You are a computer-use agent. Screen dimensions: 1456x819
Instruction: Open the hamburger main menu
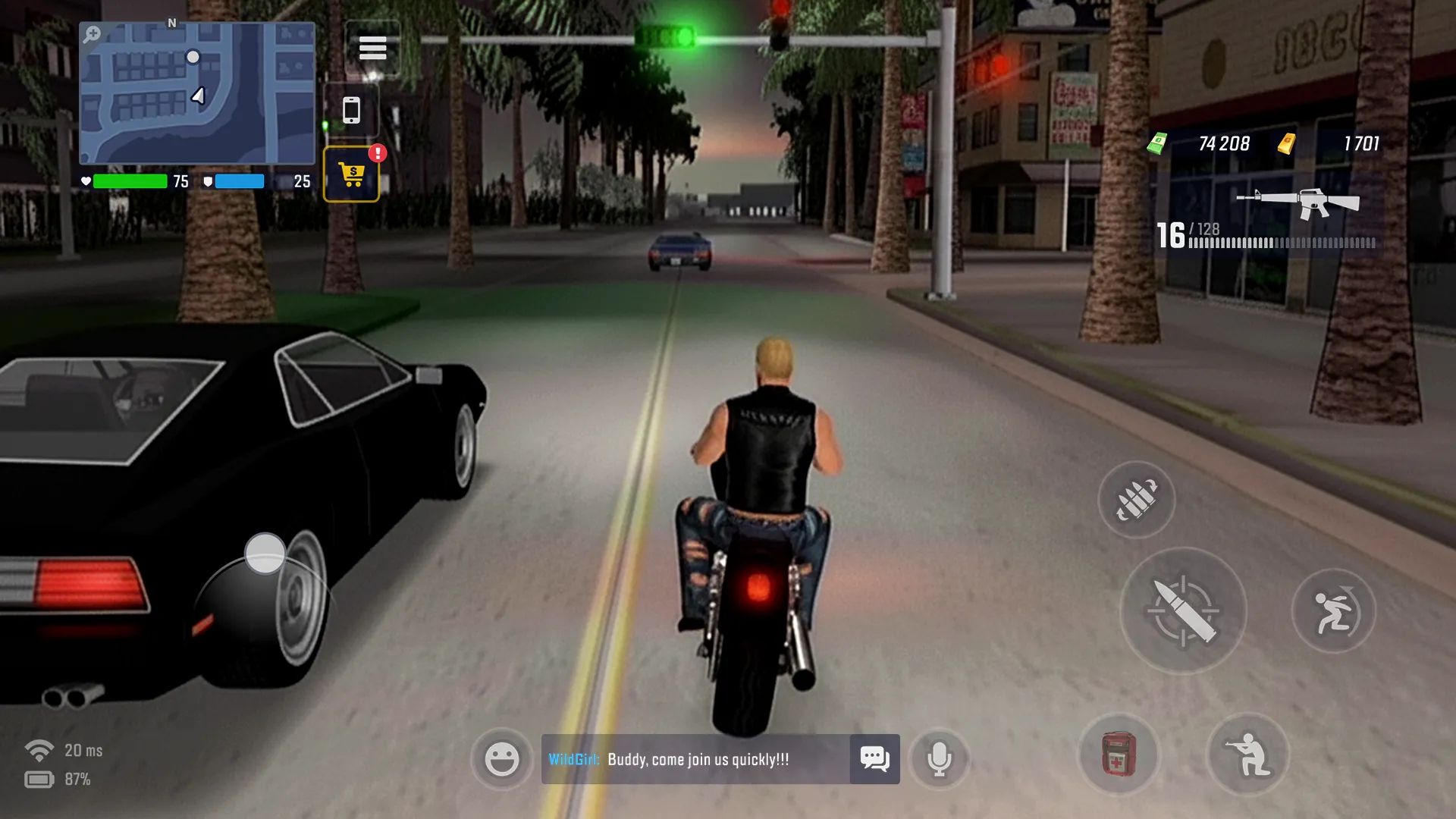tap(372, 47)
